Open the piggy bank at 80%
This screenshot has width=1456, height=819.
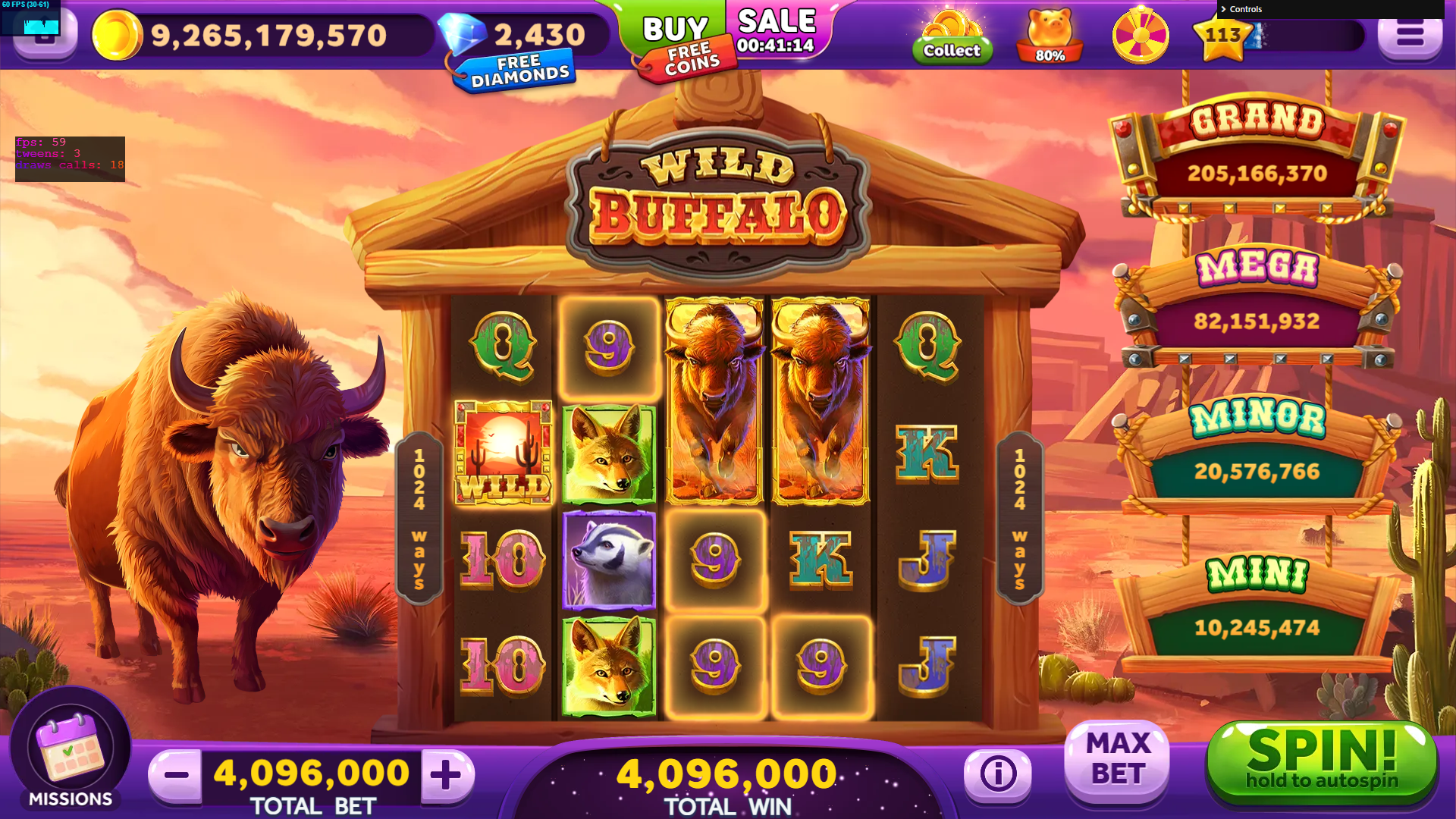click(1050, 36)
